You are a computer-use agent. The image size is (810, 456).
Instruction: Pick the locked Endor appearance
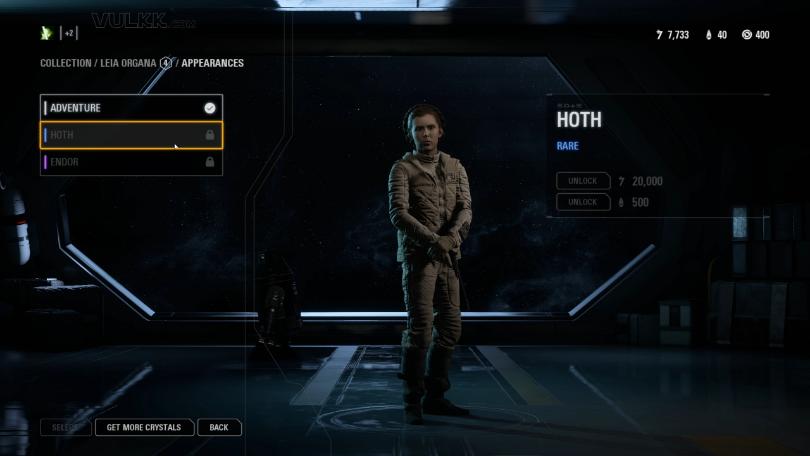click(x=130, y=162)
